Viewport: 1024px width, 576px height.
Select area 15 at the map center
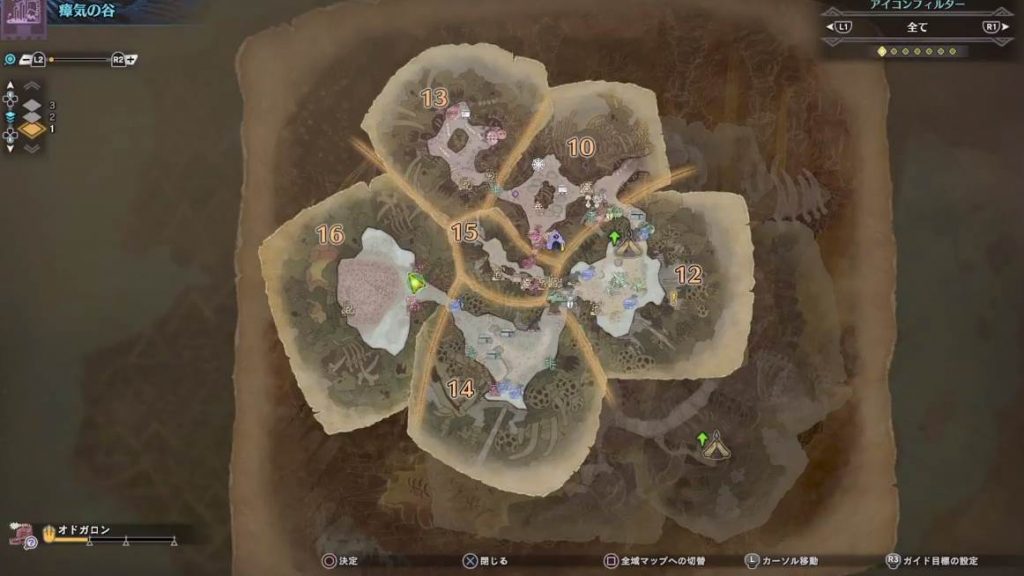pos(463,232)
